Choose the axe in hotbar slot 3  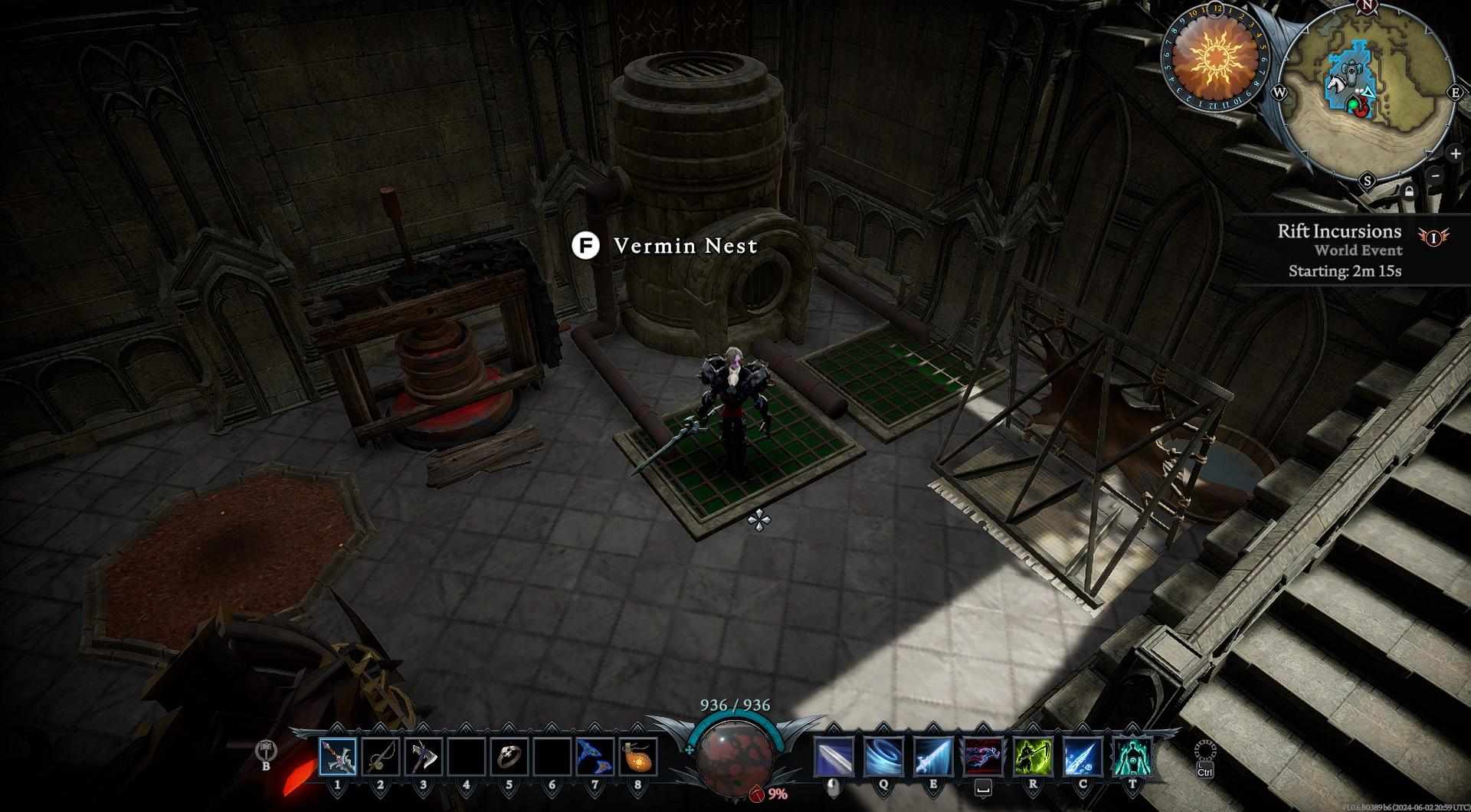423,757
